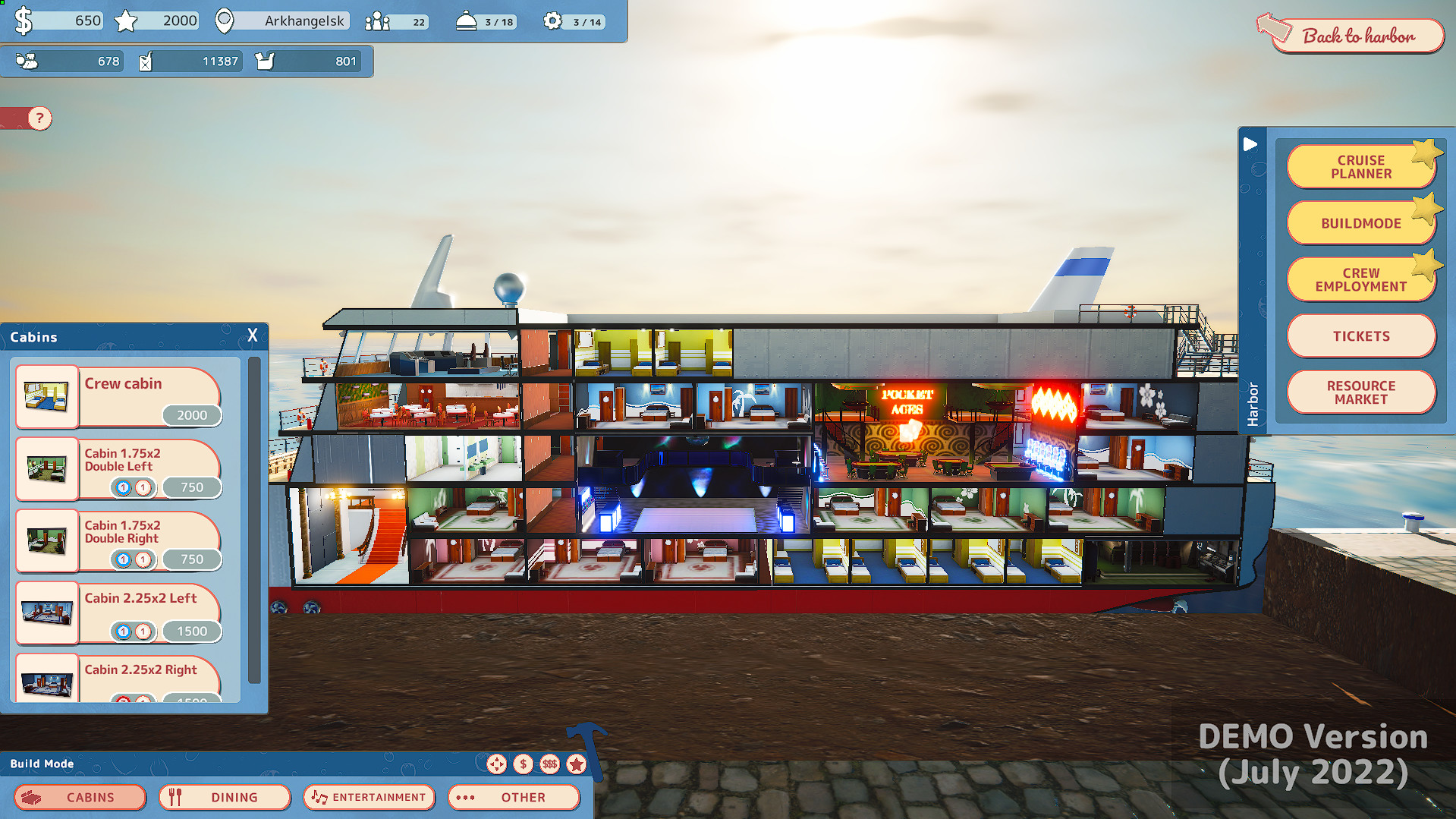Click the move arrows icon in Build Mode bar
Screen dimensions: 1456x819
(497, 764)
